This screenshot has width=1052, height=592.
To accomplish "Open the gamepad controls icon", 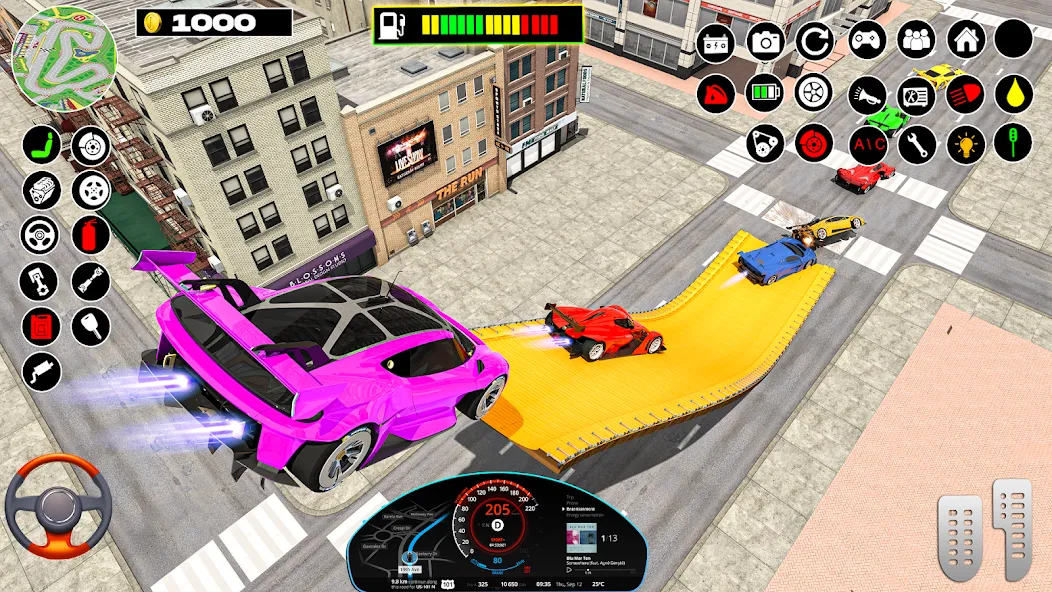I will click(x=867, y=40).
